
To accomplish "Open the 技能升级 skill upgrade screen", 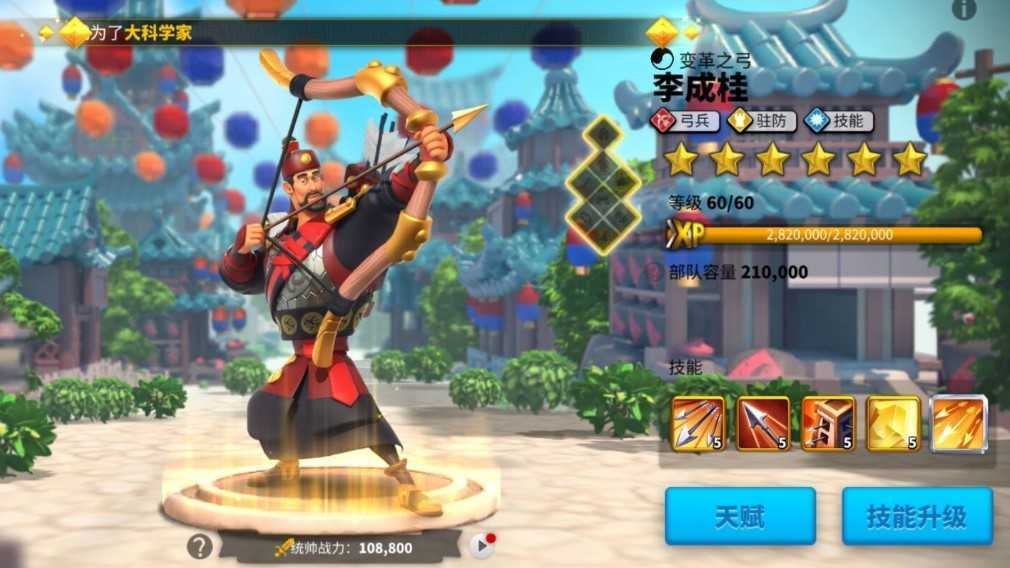I will [x=916, y=516].
